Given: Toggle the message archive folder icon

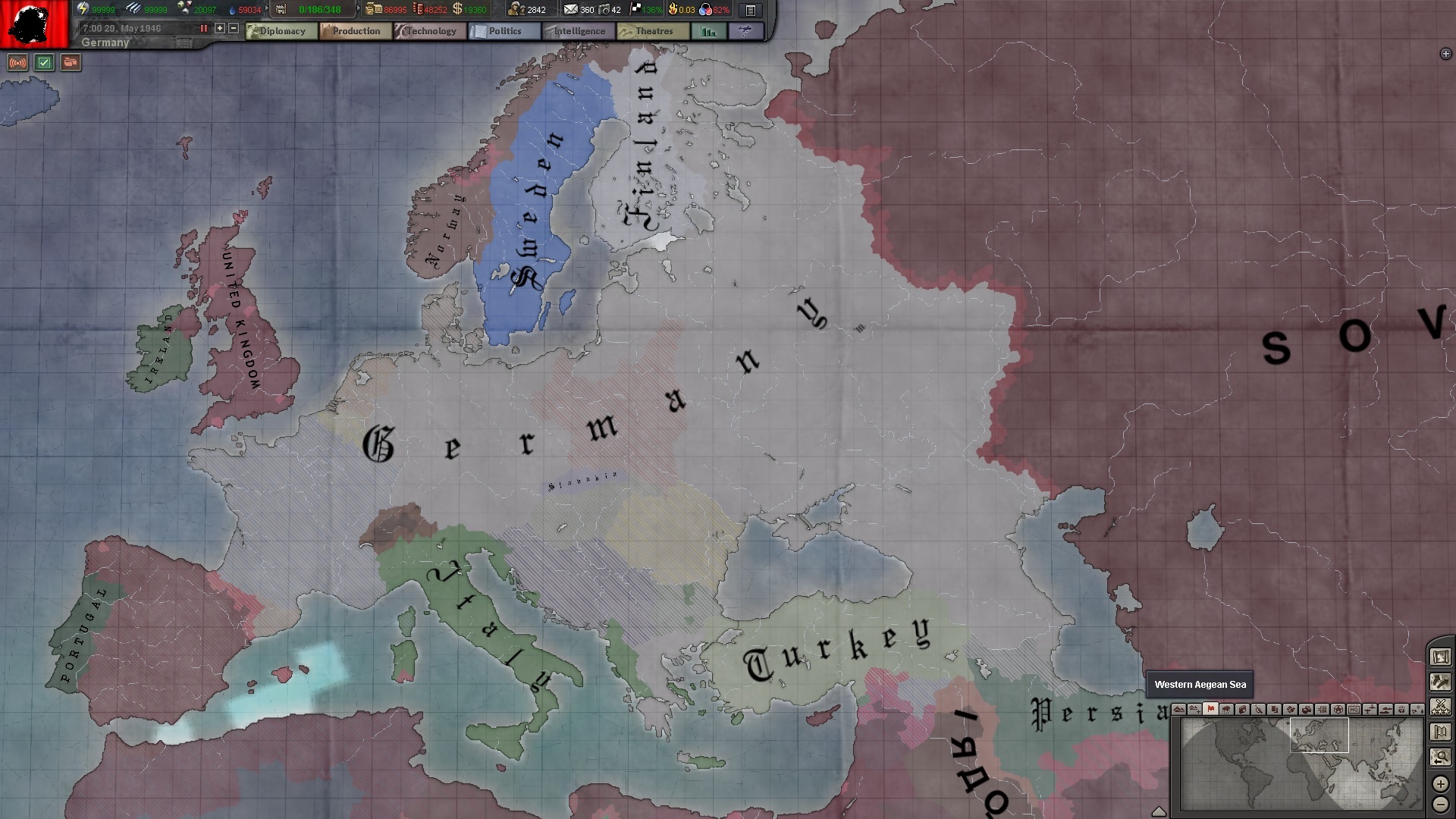Looking at the screenshot, I should pyautogui.click(x=70, y=63).
